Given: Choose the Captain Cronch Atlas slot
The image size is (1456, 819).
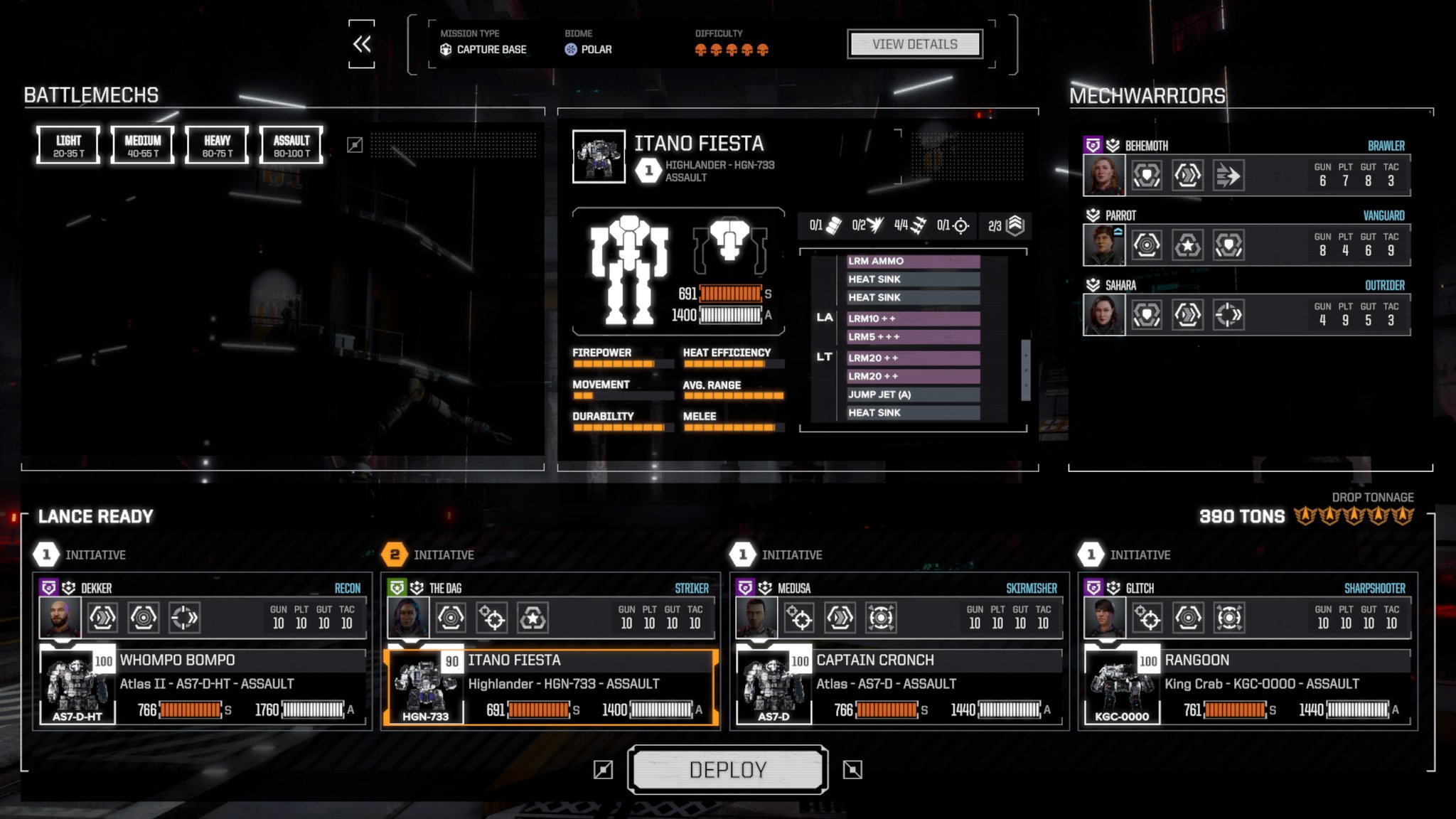Looking at the screenshot, I should [x=899, y=685].
